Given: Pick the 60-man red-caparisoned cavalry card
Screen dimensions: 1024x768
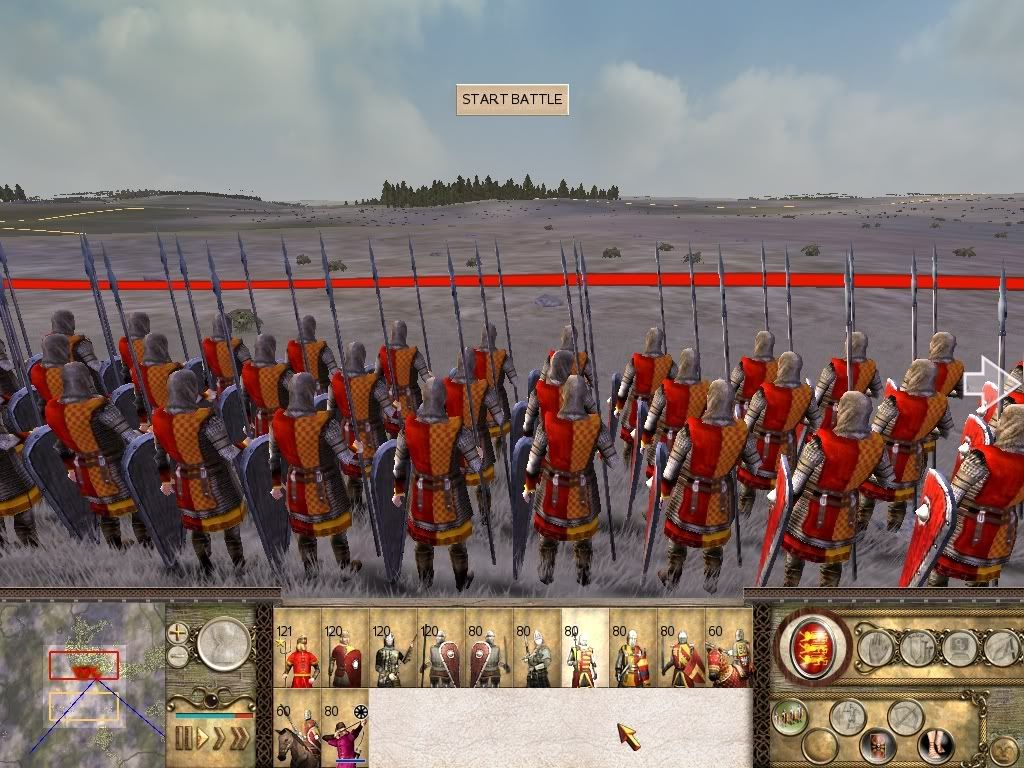Looking at the screenshot, I should (x=729, y=649).
